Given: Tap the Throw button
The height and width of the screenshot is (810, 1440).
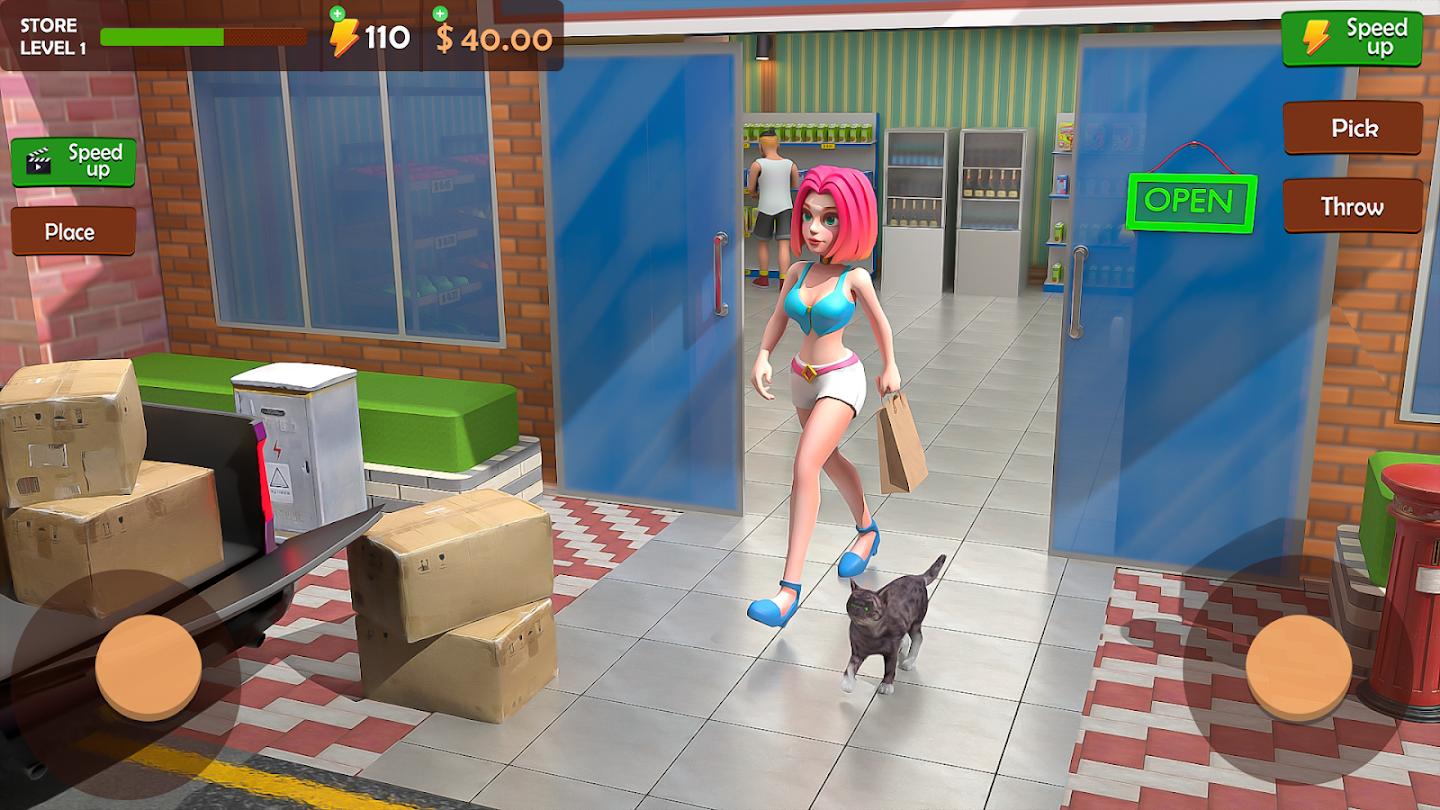Looking at the screenshot, I should click(1352, 206).
